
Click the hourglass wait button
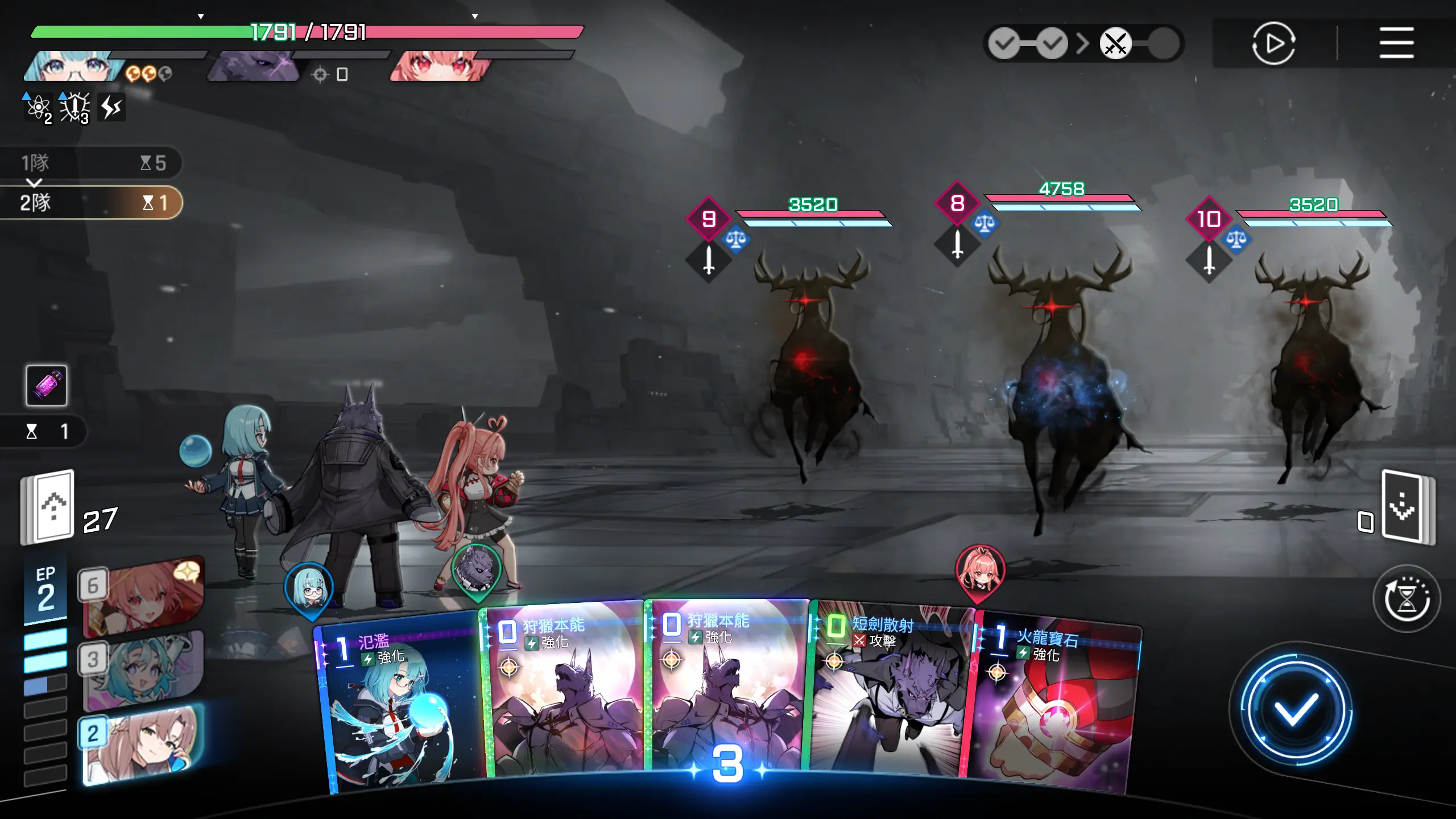pos(1406,599)
